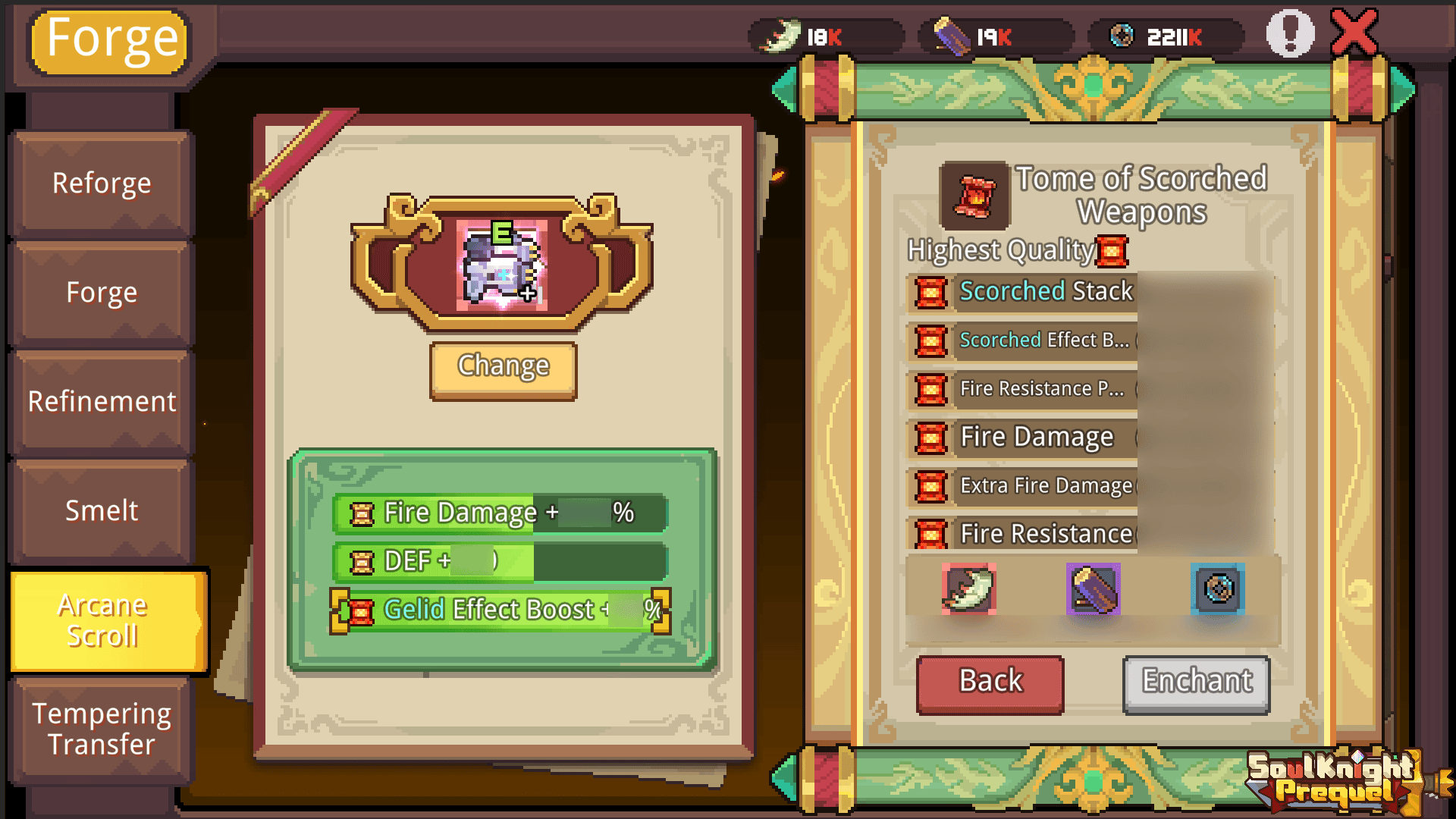Toggle selection of the Gelid Effect Boost stat
1456x819 pixels.
(x=500, y=609)
